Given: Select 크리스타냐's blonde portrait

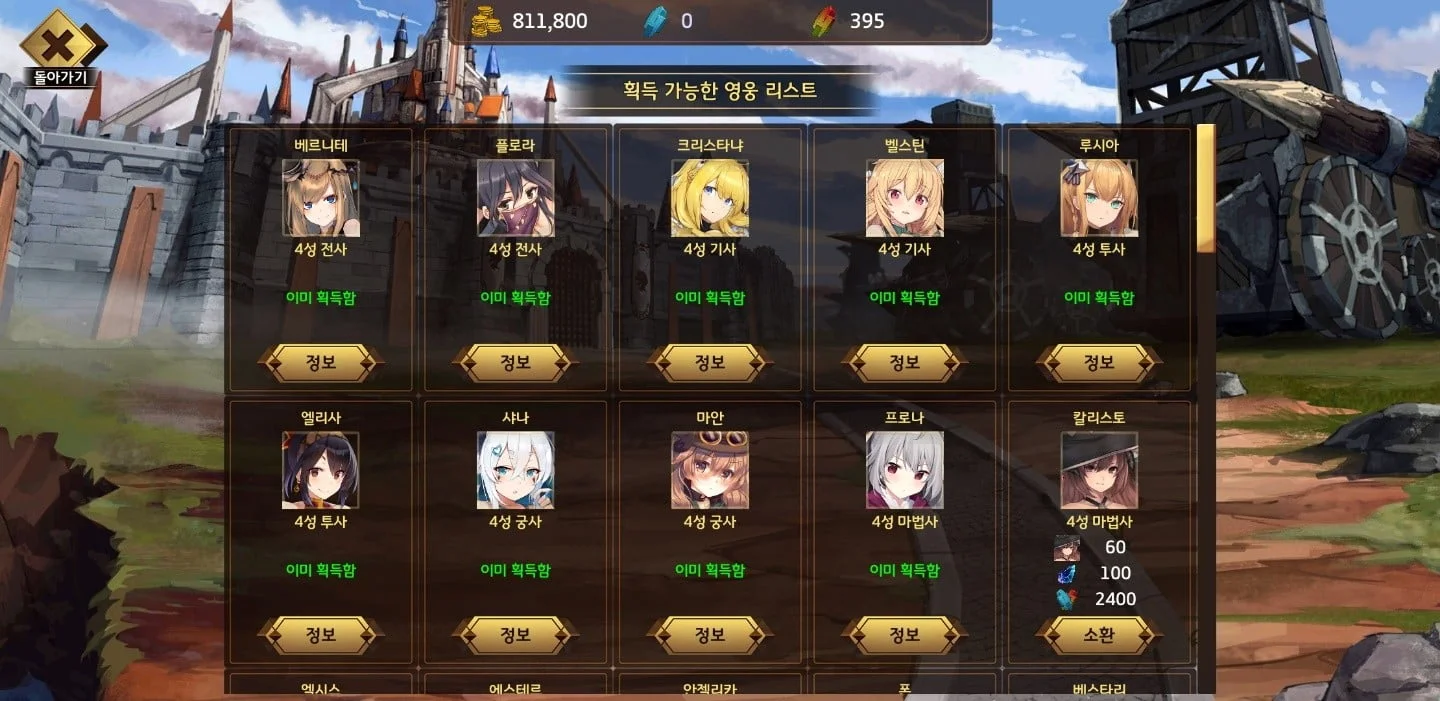Looking at the screenshot, I should pos(709,198).
